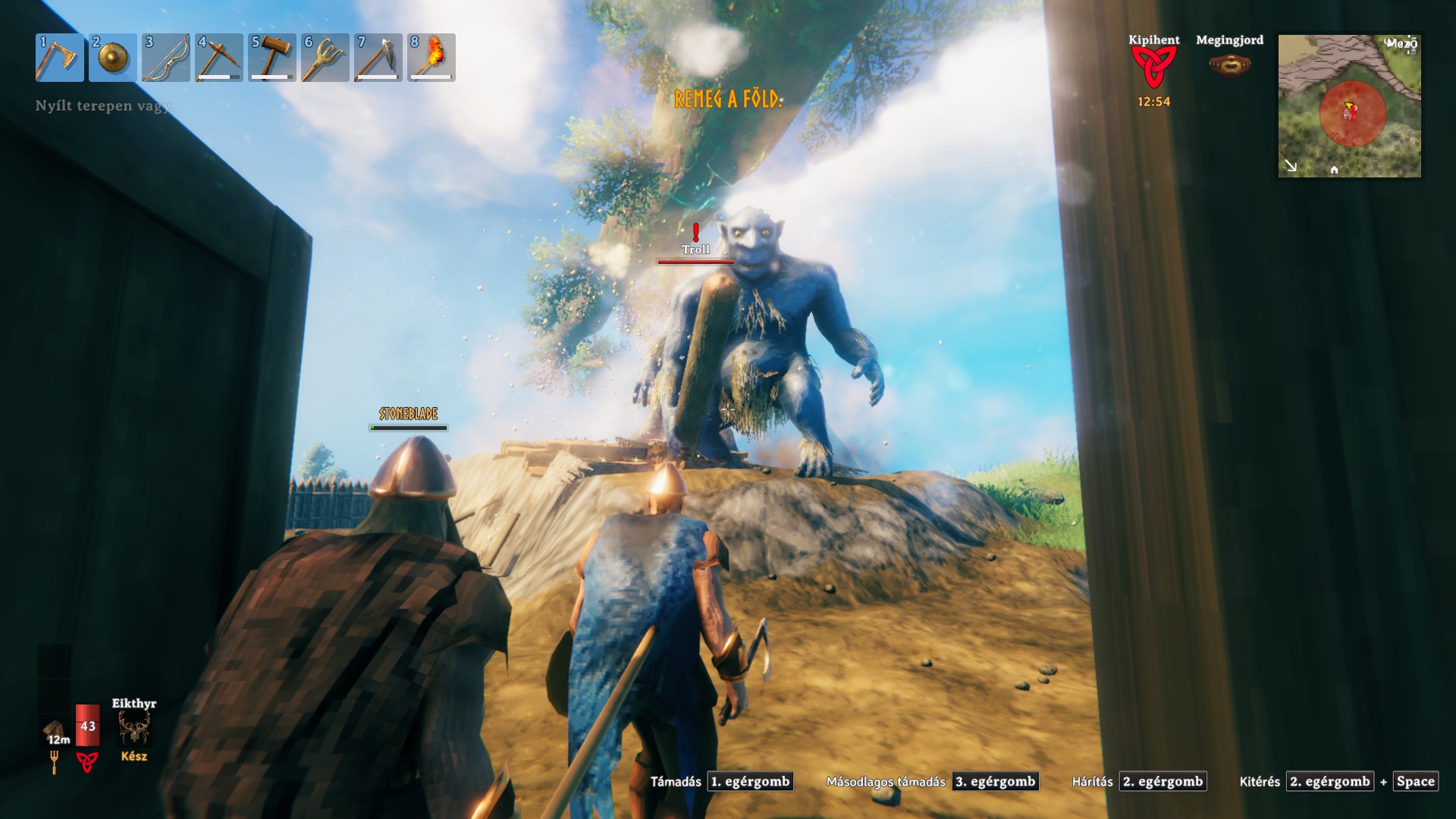Select the hoe in slot 7

pos(378,58)
